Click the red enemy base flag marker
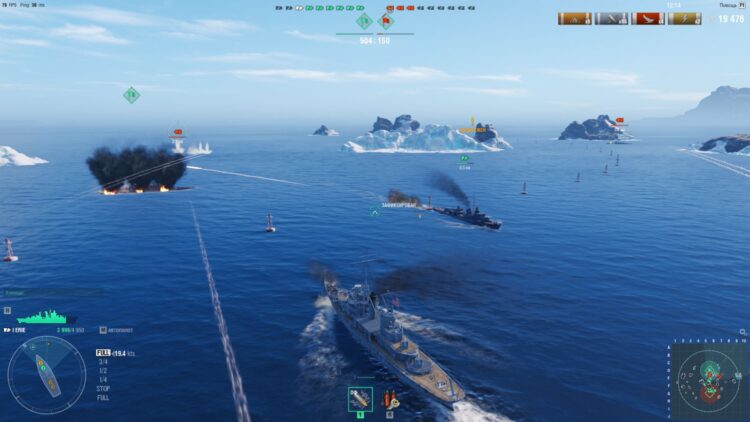This screenshot has height=422, width=750. (386, 20)
